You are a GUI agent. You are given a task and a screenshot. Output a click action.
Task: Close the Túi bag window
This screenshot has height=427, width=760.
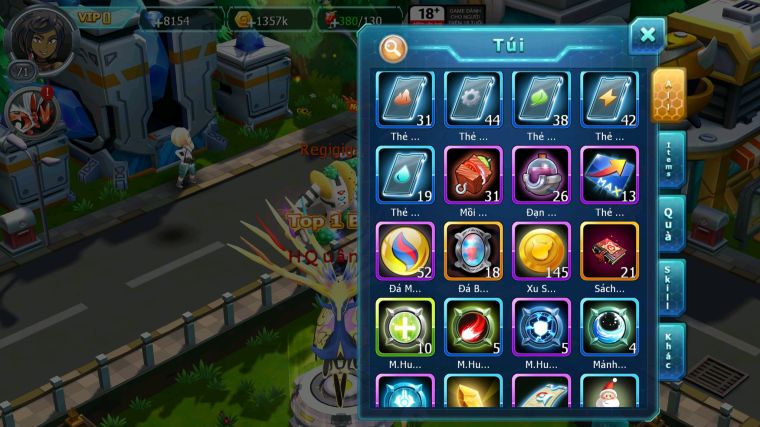click(647, 36)
